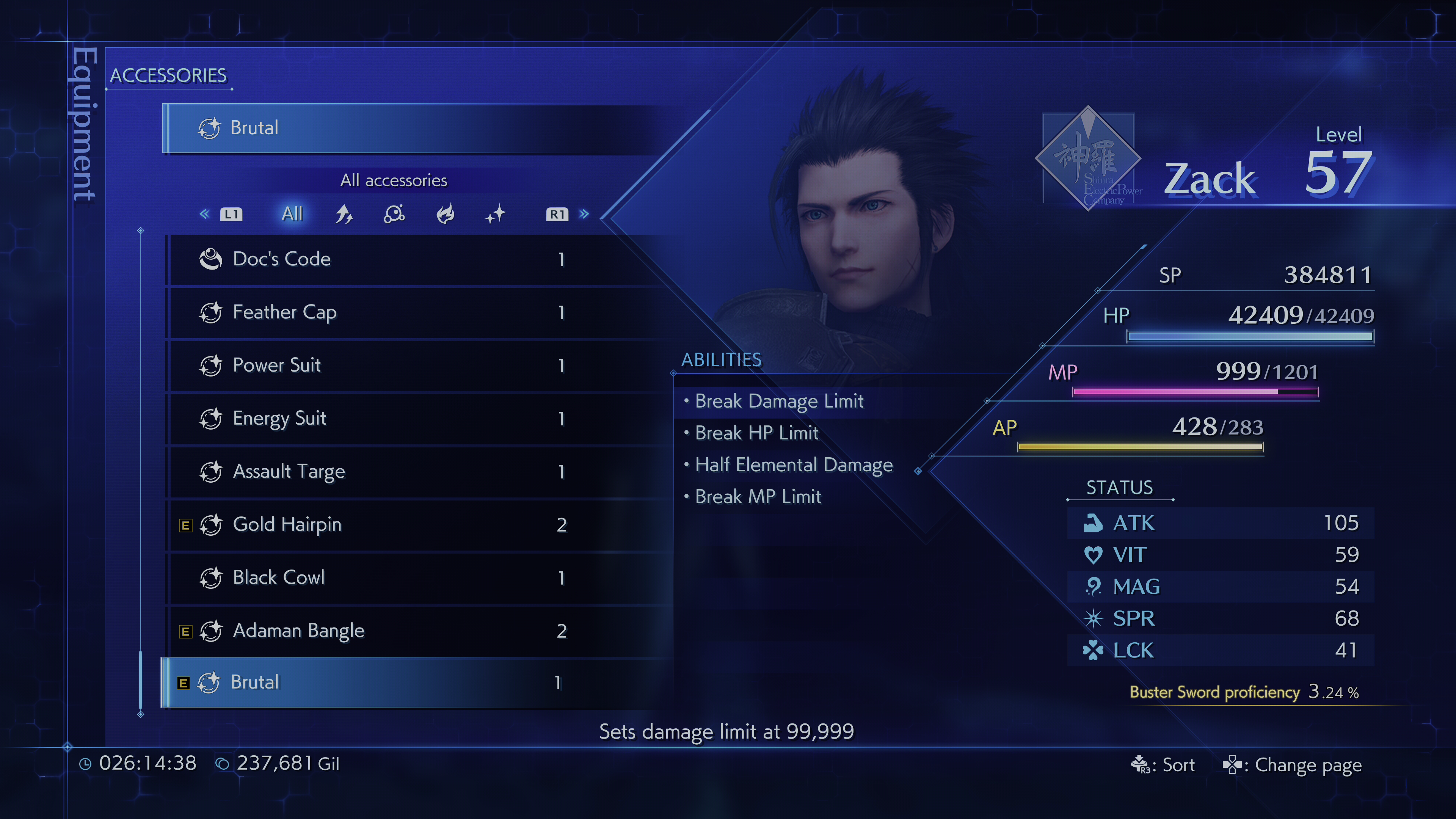
Task: Choose the Half Elemental Damage ability
Action: 794,465
